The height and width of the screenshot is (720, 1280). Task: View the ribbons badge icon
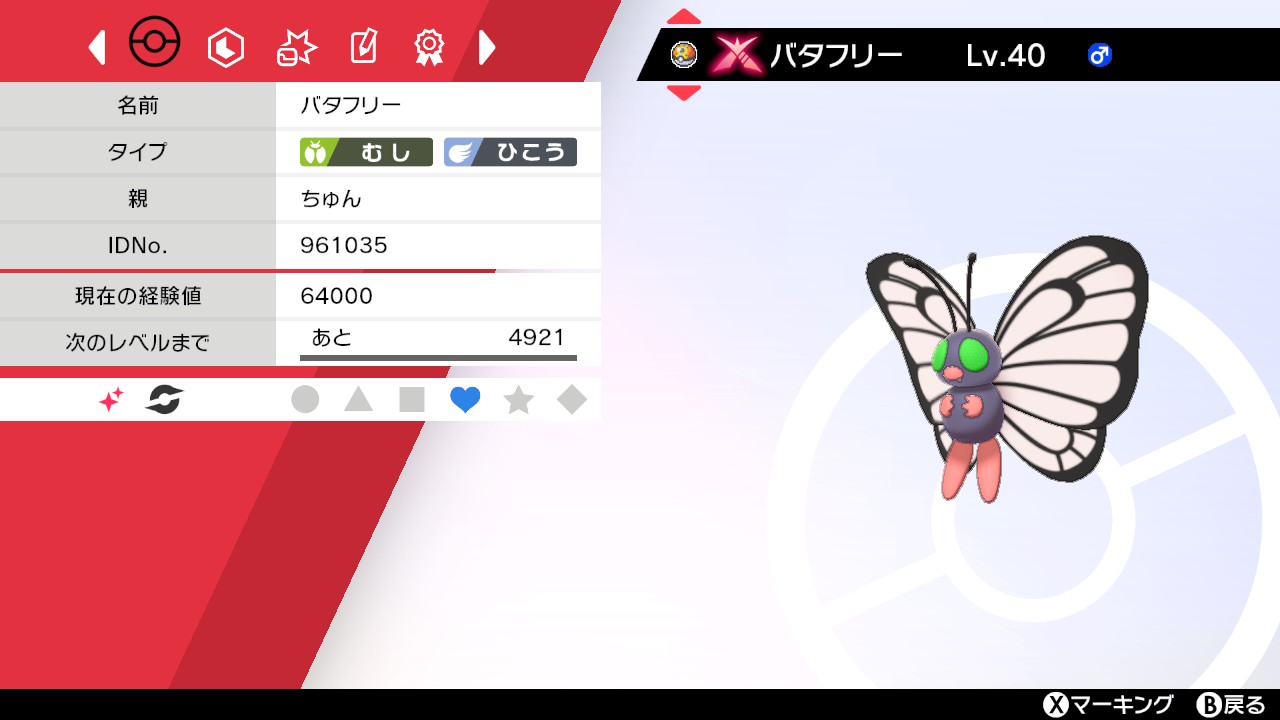[429, 46]
